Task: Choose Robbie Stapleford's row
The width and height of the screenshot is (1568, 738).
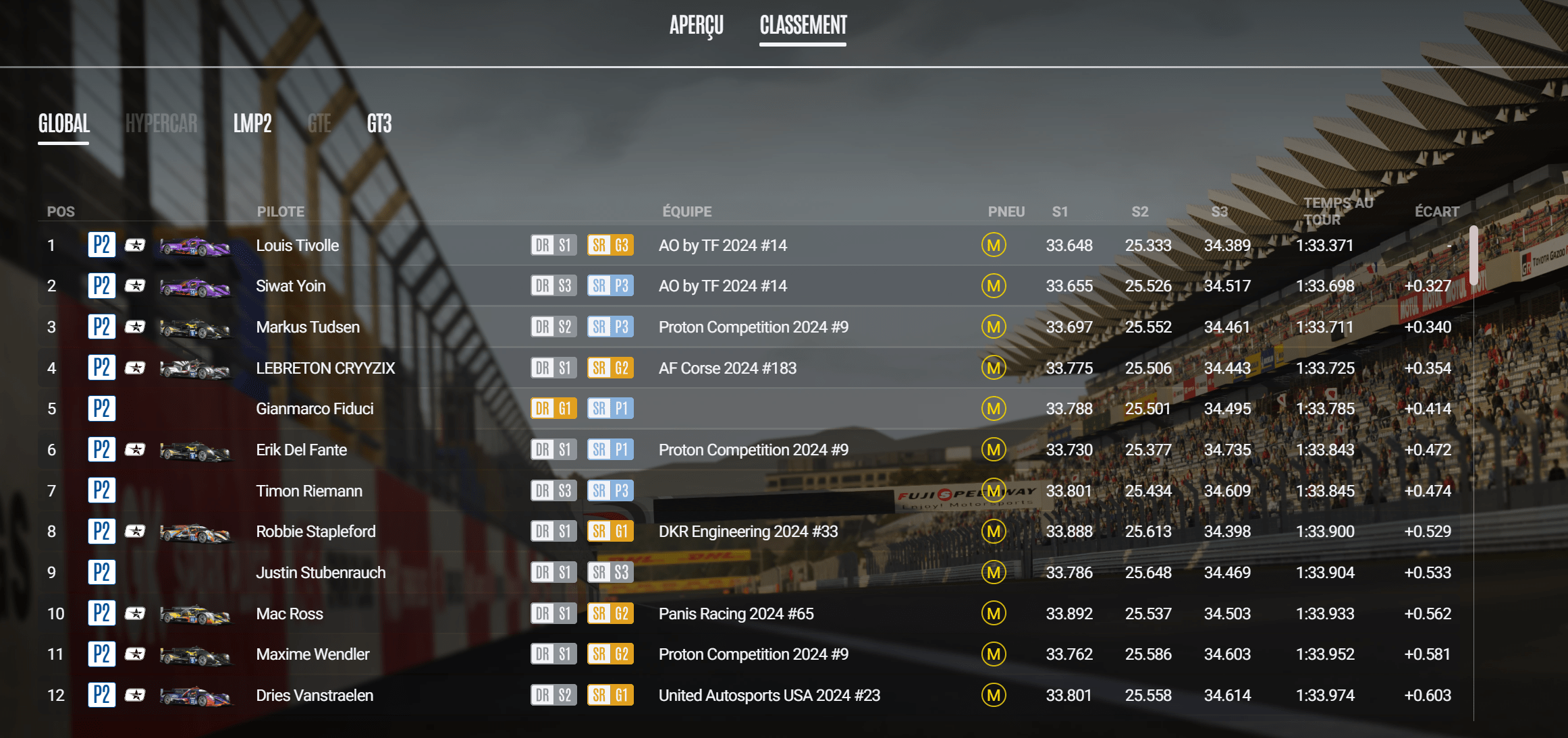Action: (x=315, y=532)
